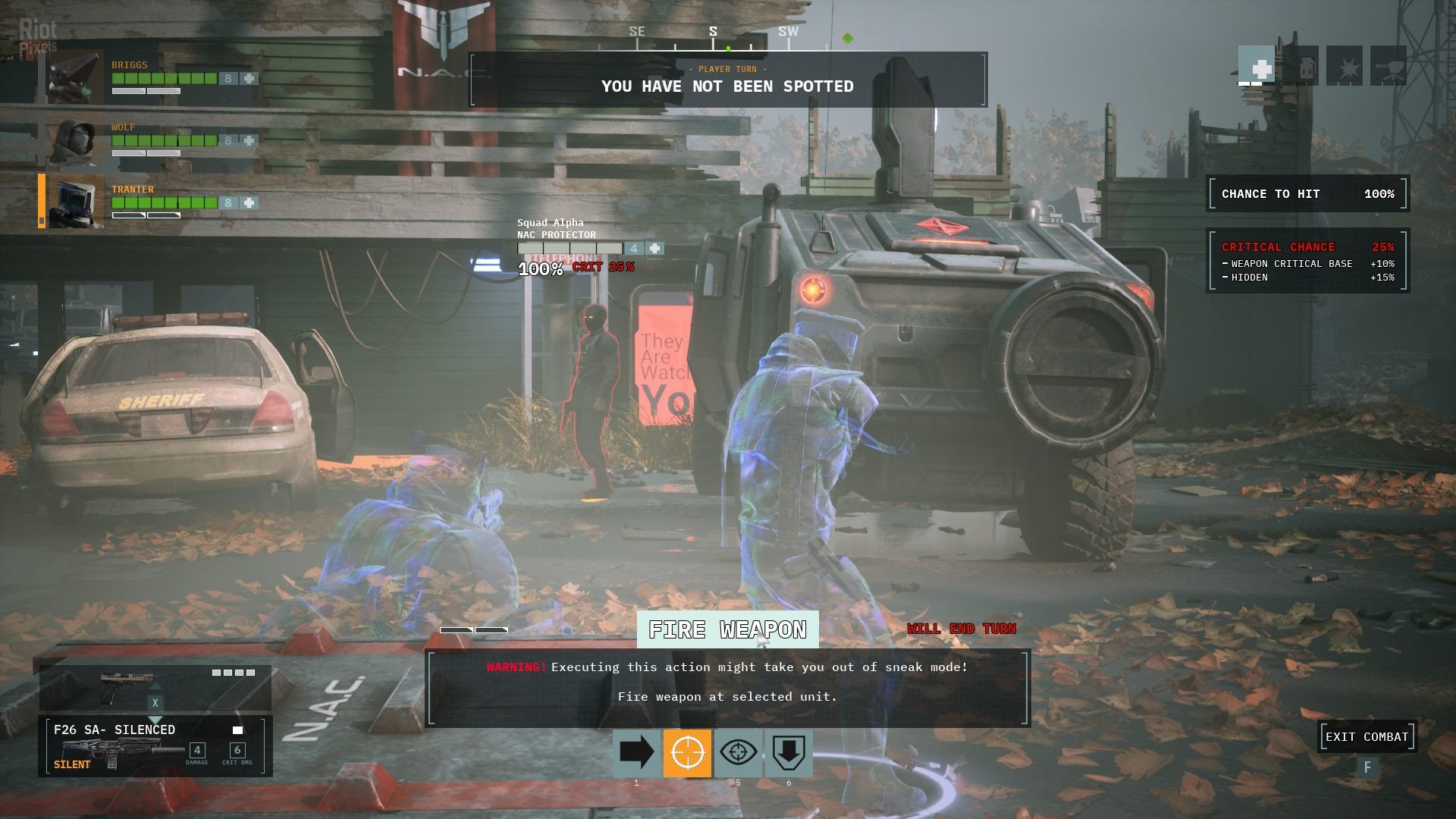Select squad member Wolf's portrait
1456x819 pixels.
coord(74,141)
